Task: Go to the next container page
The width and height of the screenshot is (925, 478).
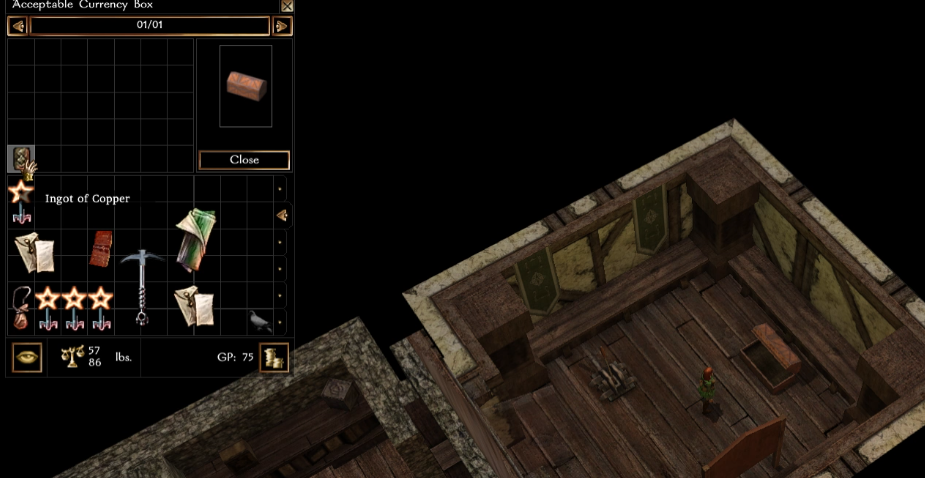Action: click(x=282, y=25)
